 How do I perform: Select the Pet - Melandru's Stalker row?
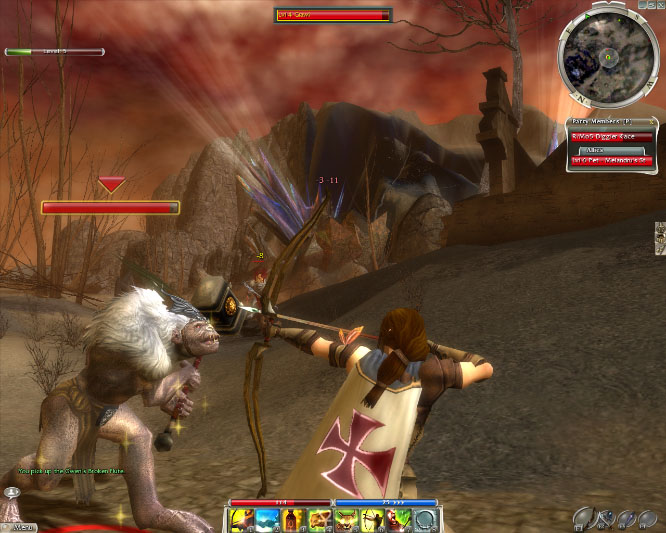click(x=611, y=160)
